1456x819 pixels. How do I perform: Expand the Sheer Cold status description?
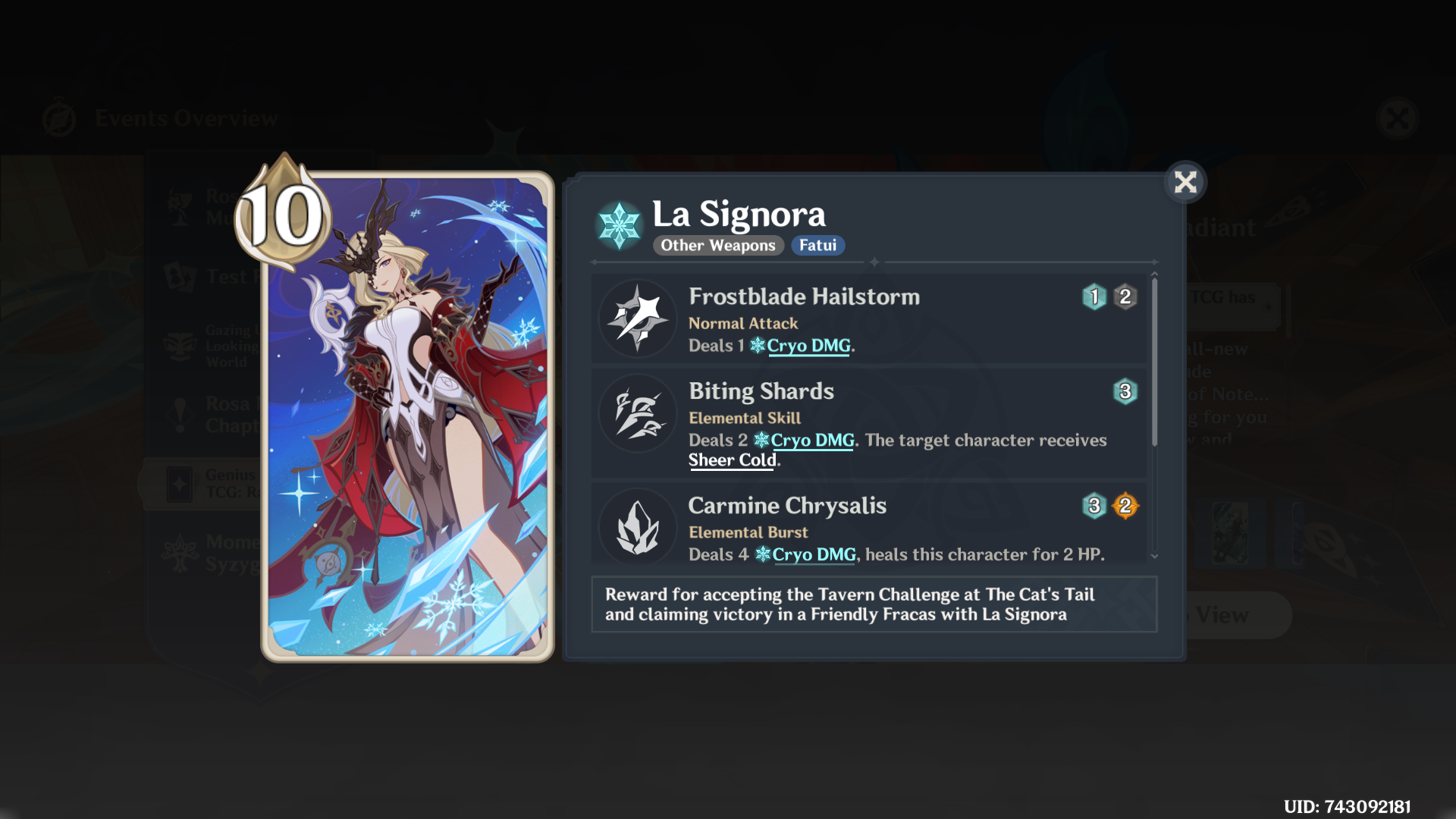[730, 460]
